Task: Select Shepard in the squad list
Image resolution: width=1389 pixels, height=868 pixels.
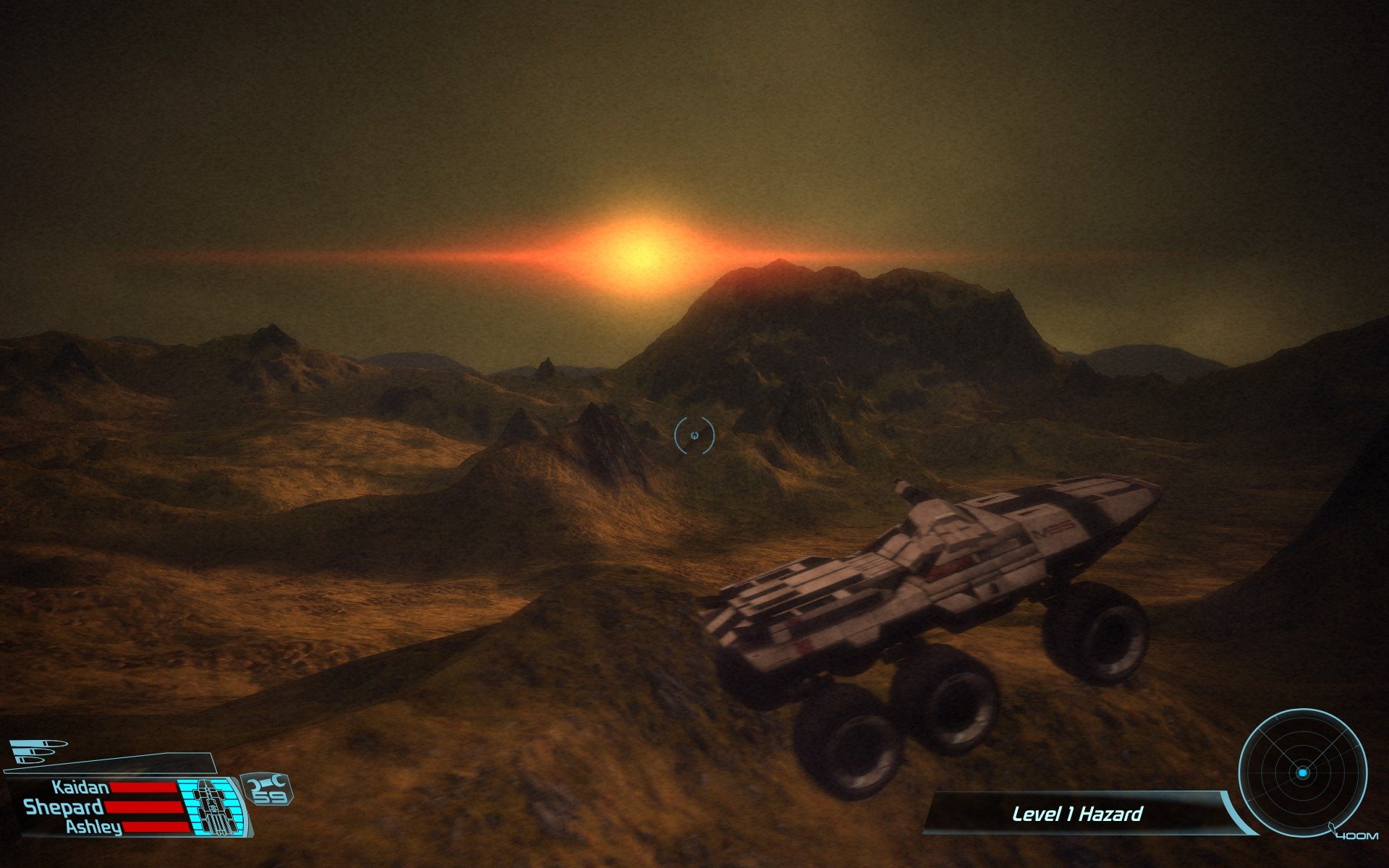Action: point(64,807)
